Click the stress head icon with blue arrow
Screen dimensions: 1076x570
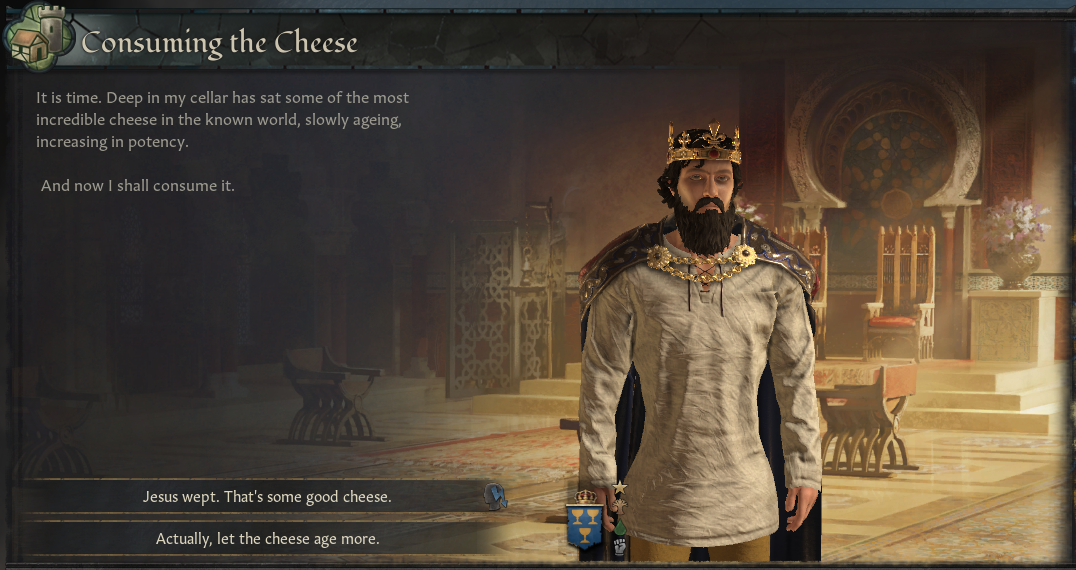tap(493, 494)
